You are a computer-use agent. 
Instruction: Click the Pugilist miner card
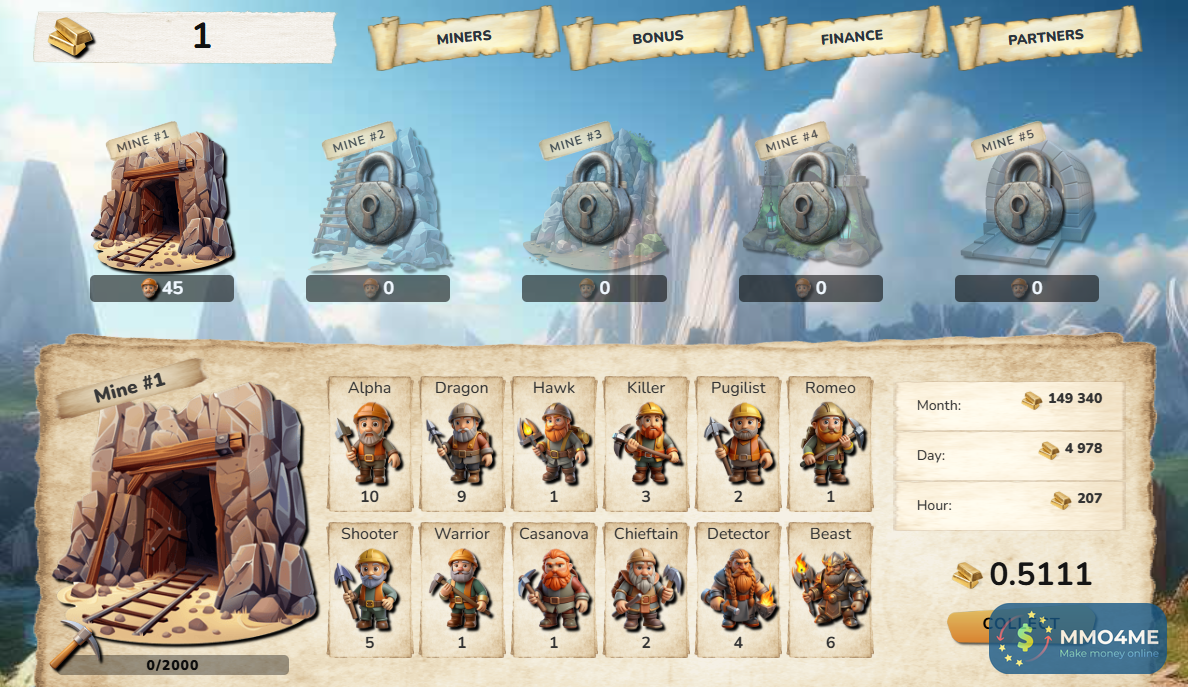coord(738,444)
